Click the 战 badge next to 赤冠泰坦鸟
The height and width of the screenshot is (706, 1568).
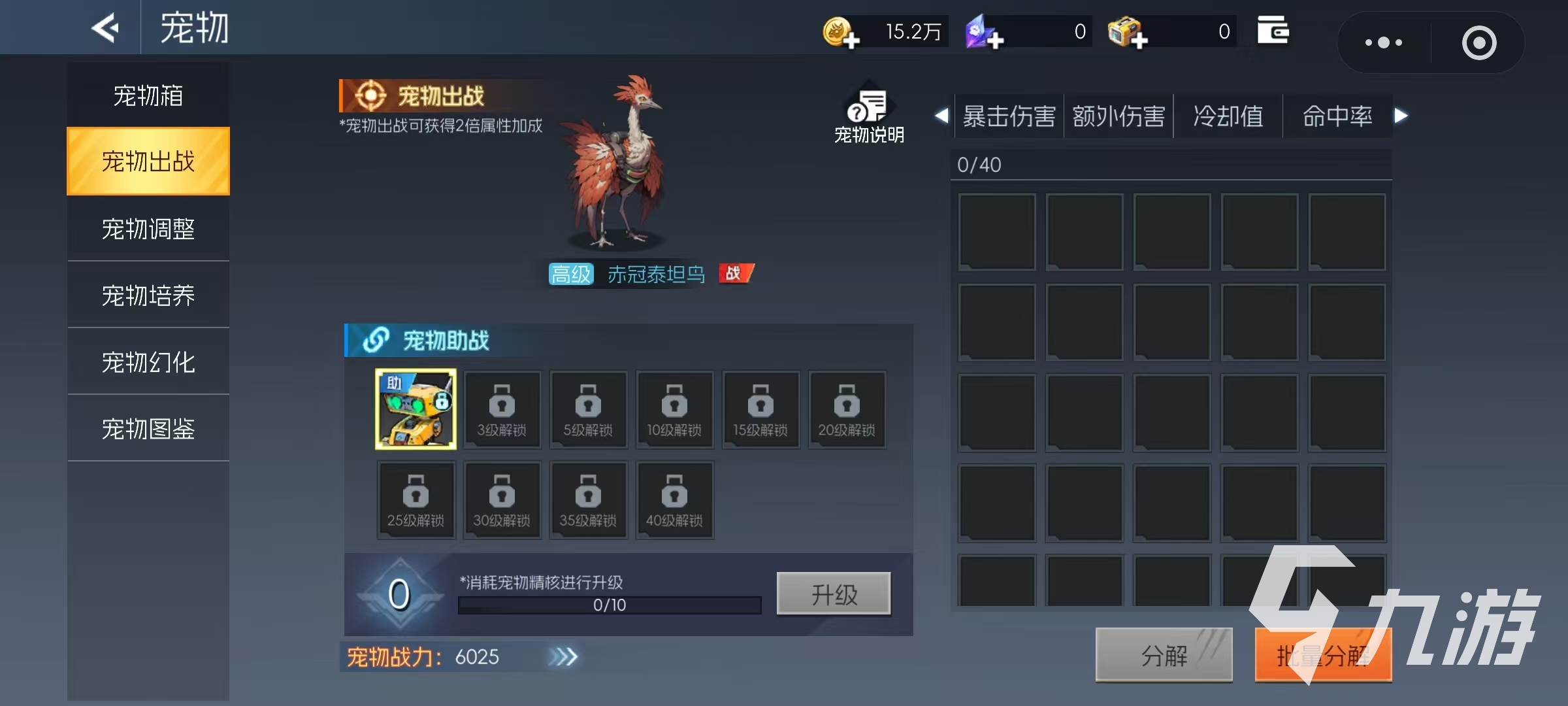pos(736,274)
